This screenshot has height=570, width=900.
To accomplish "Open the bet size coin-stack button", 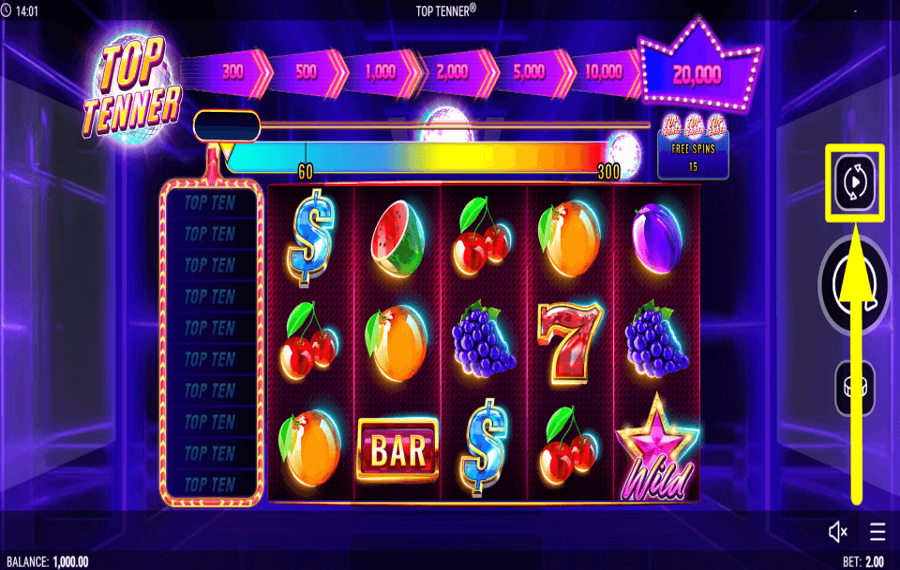I will click(855, 387).
